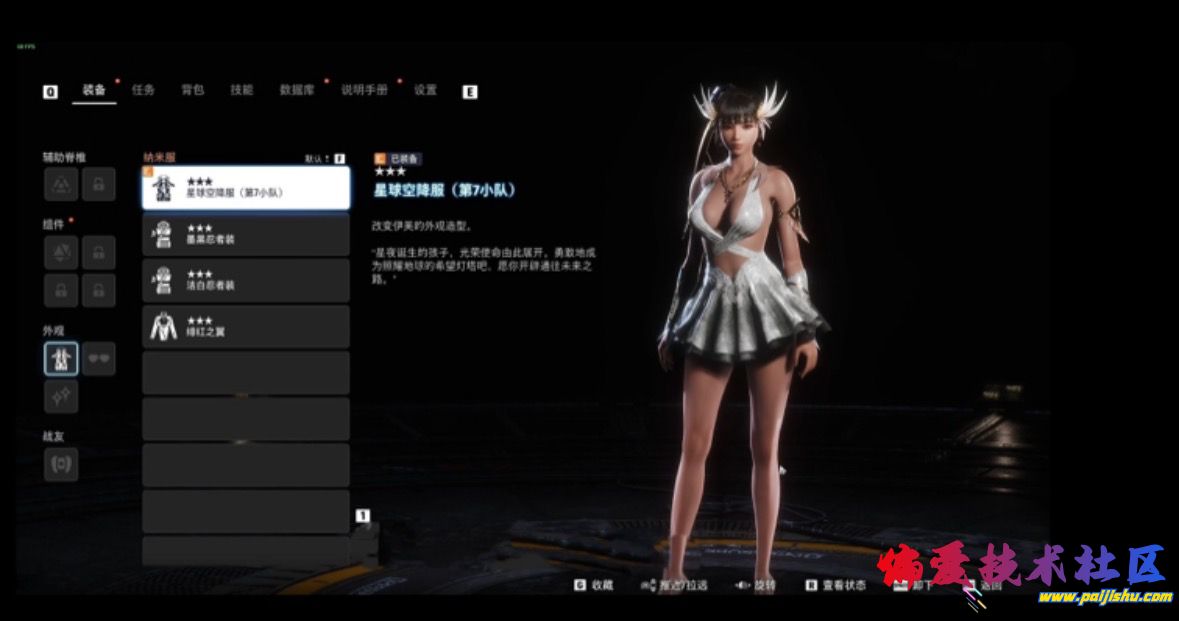This screenshot has height=621, width=1179.
Task: Go to the 背包 (Inventory) tab
Action: pyautogui.click(x=192, y=90)
